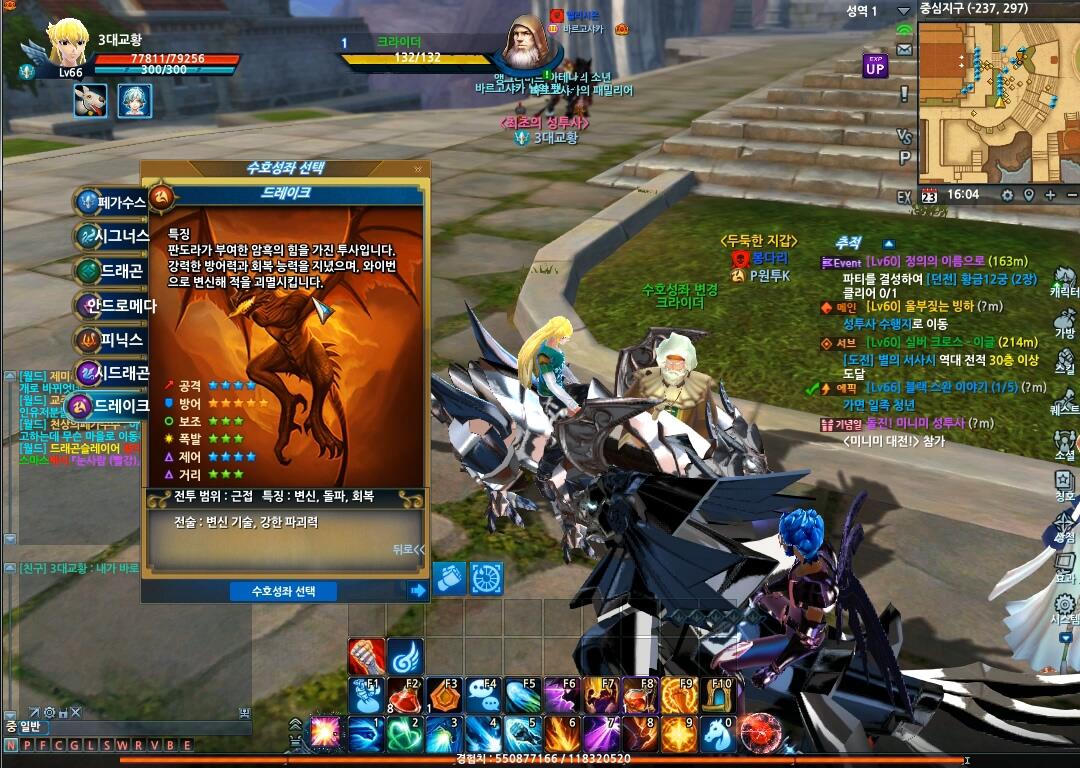Pick the 드래곤 constellation
Viewport: 1080px width, 768px height.
112,271
